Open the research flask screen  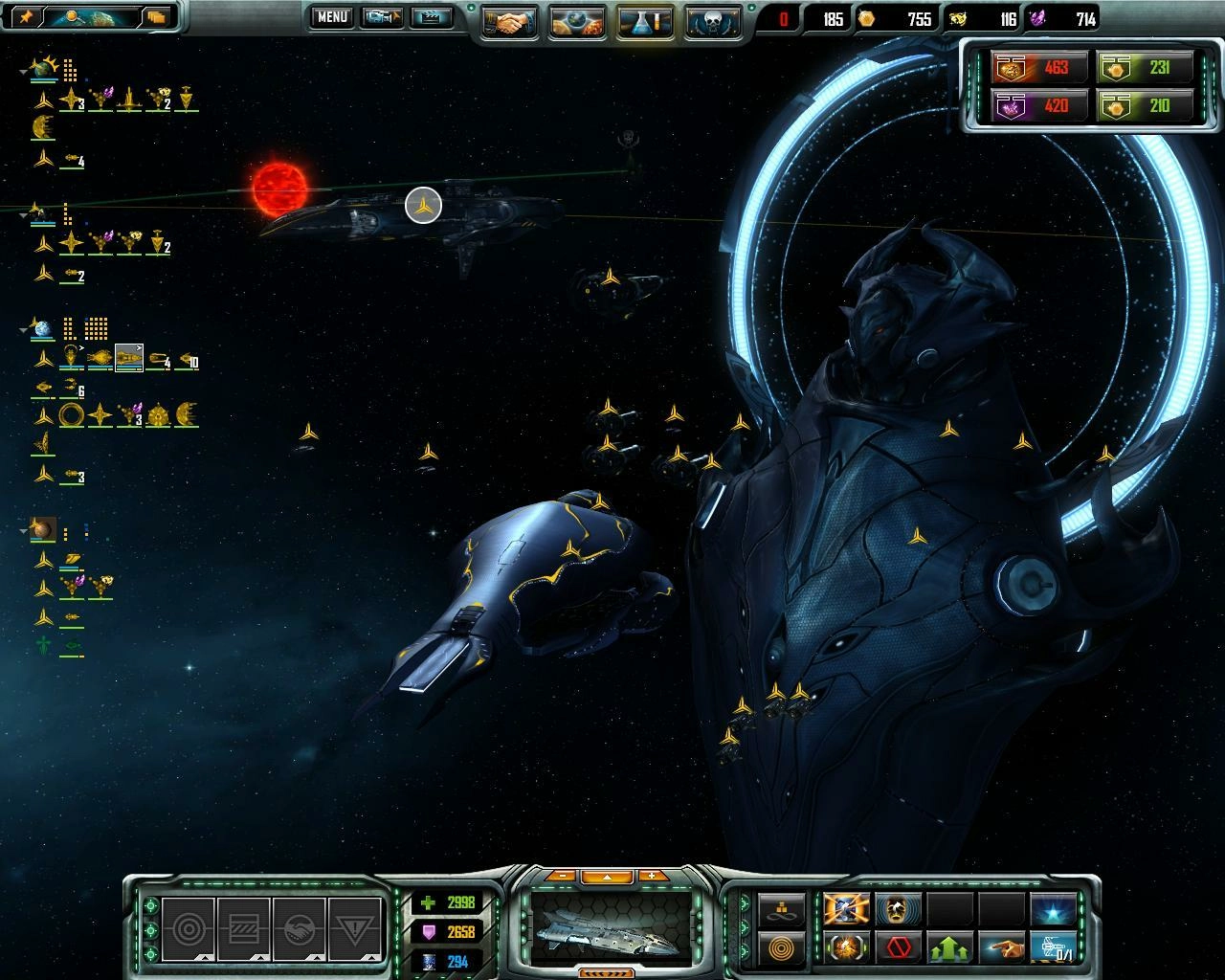click(645, 21)
